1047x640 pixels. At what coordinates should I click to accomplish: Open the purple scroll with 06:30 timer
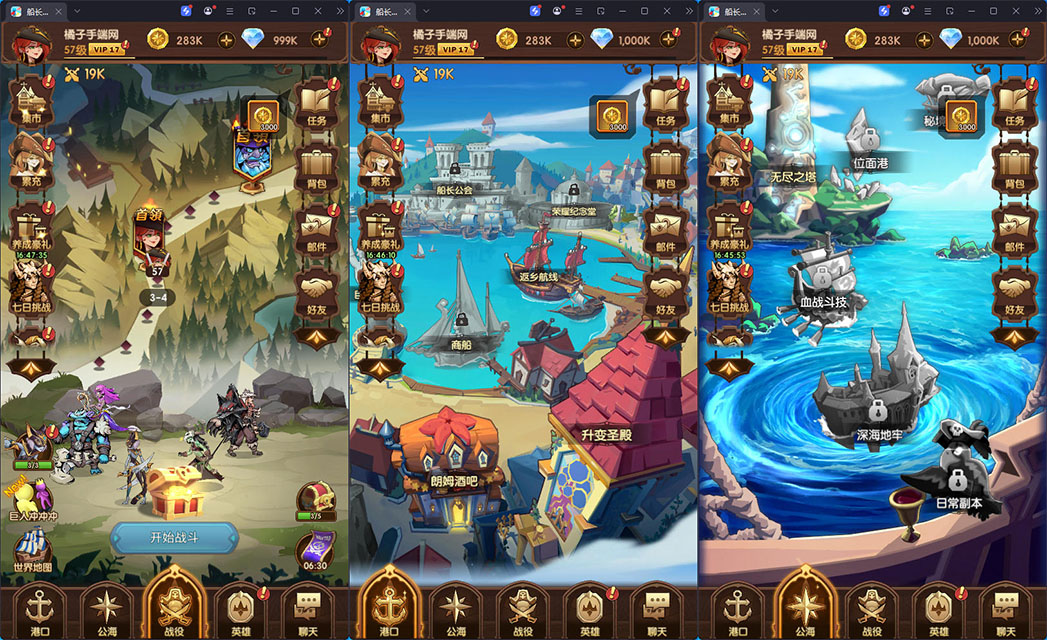[316, 550]
